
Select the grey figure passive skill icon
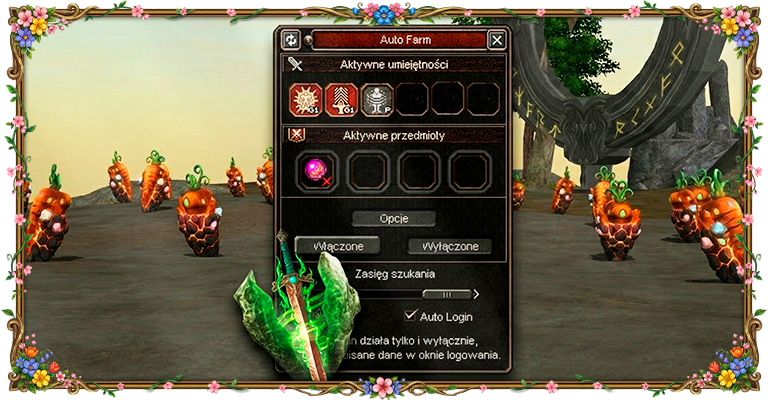point(377,100)
